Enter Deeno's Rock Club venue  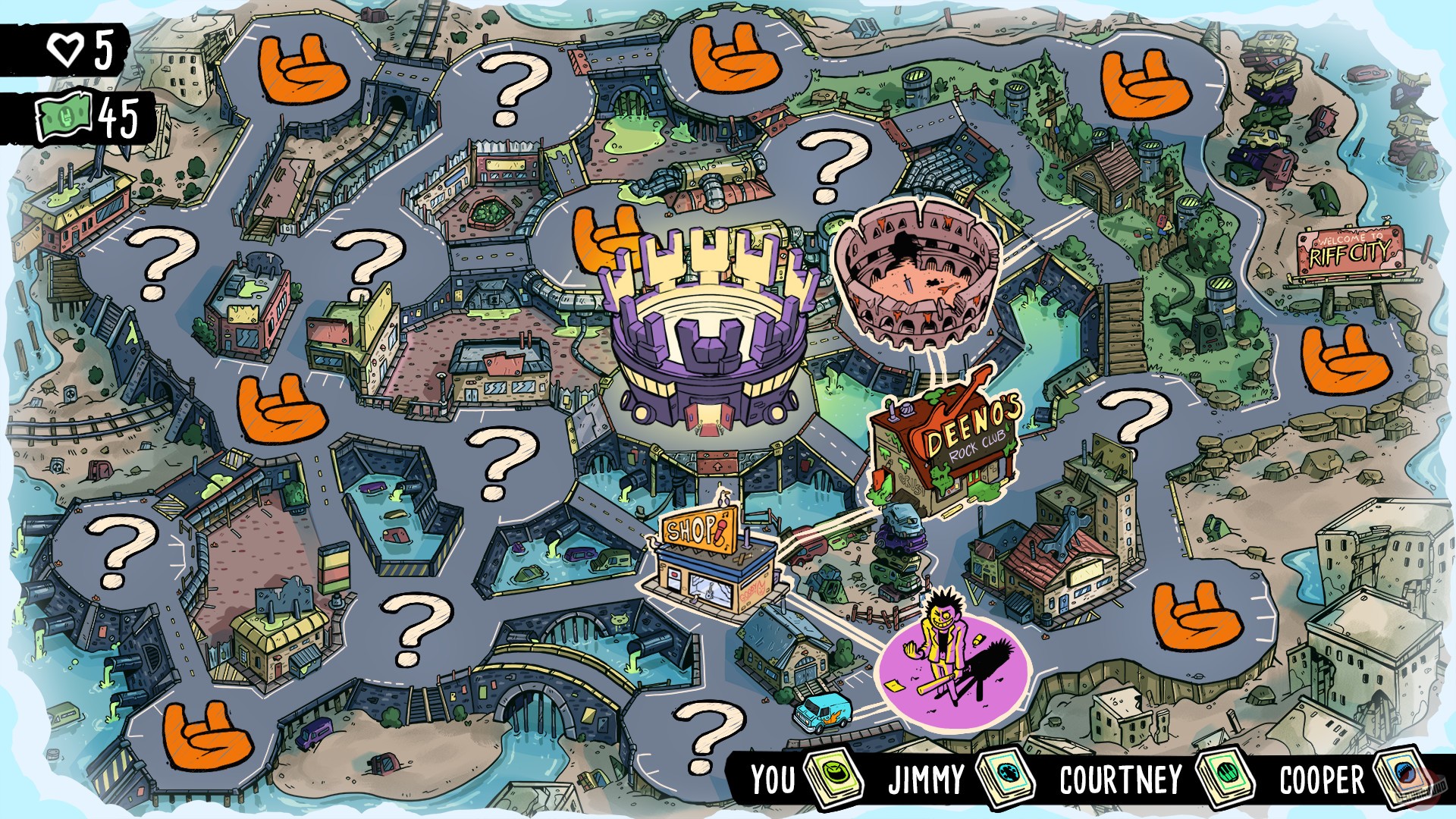point(946,447)
